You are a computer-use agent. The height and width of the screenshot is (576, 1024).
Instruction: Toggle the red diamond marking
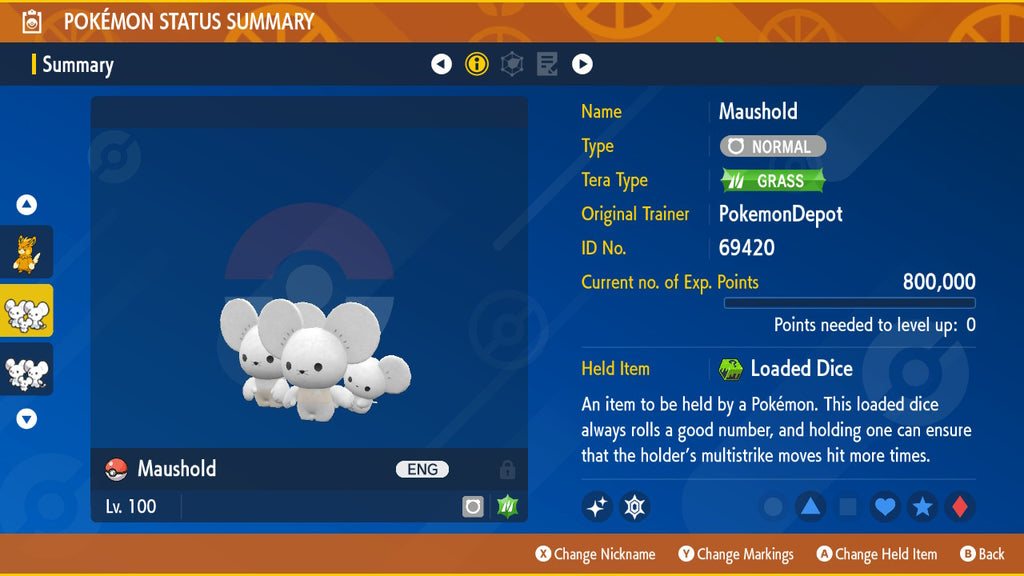coord(960,507)
